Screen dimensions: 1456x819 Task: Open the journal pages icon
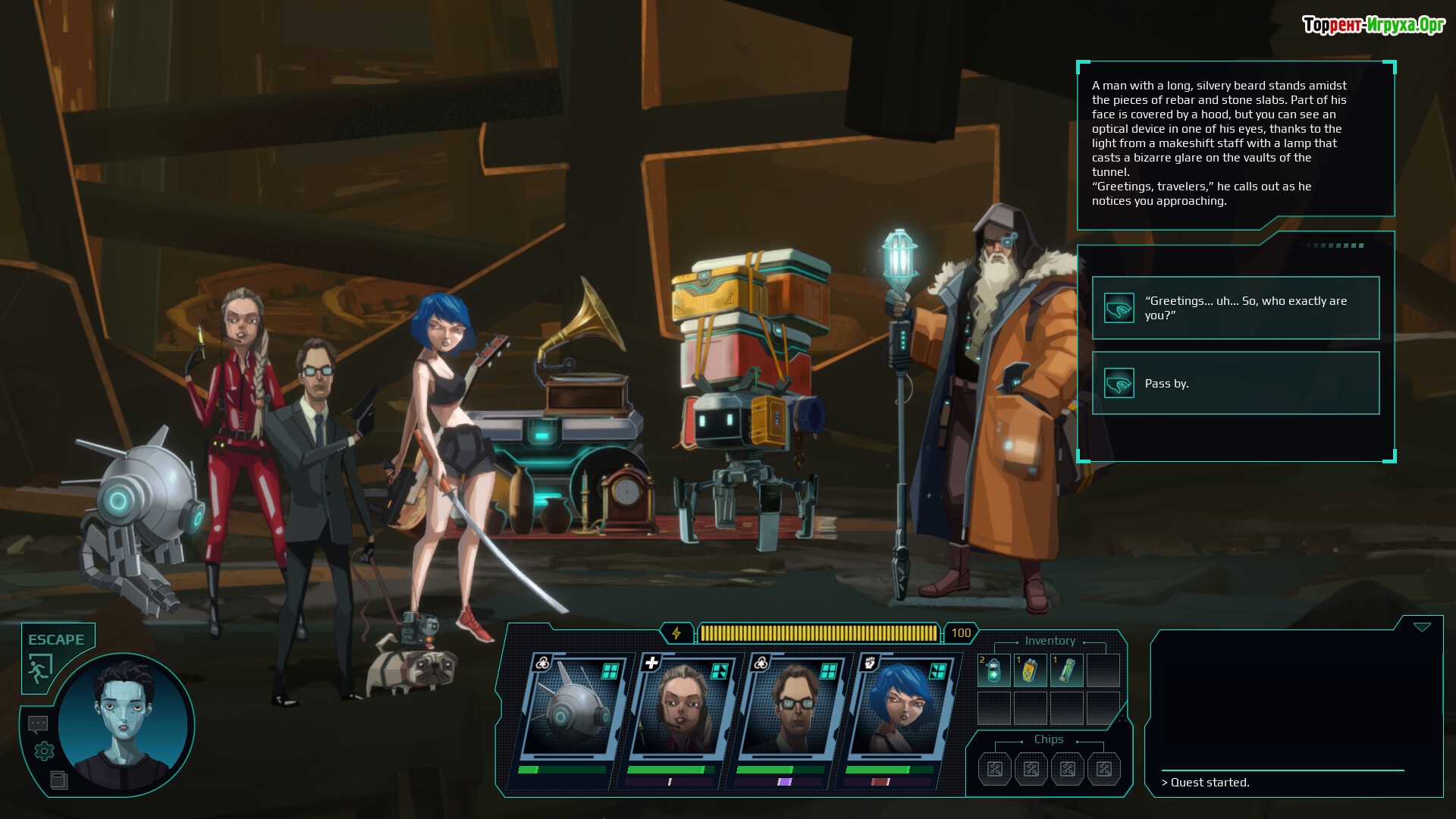58,780
